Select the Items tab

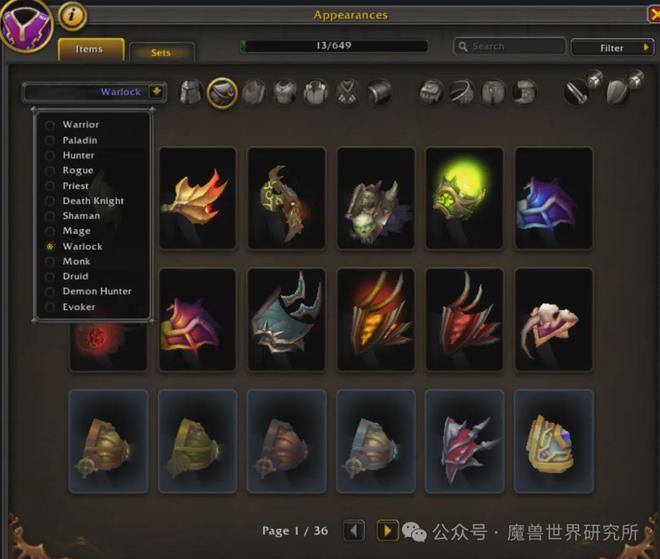90,49
